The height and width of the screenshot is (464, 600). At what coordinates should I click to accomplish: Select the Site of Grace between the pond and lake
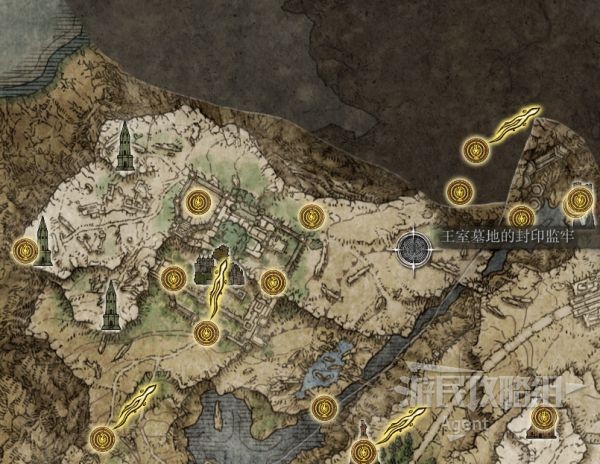tap(323, 406)
